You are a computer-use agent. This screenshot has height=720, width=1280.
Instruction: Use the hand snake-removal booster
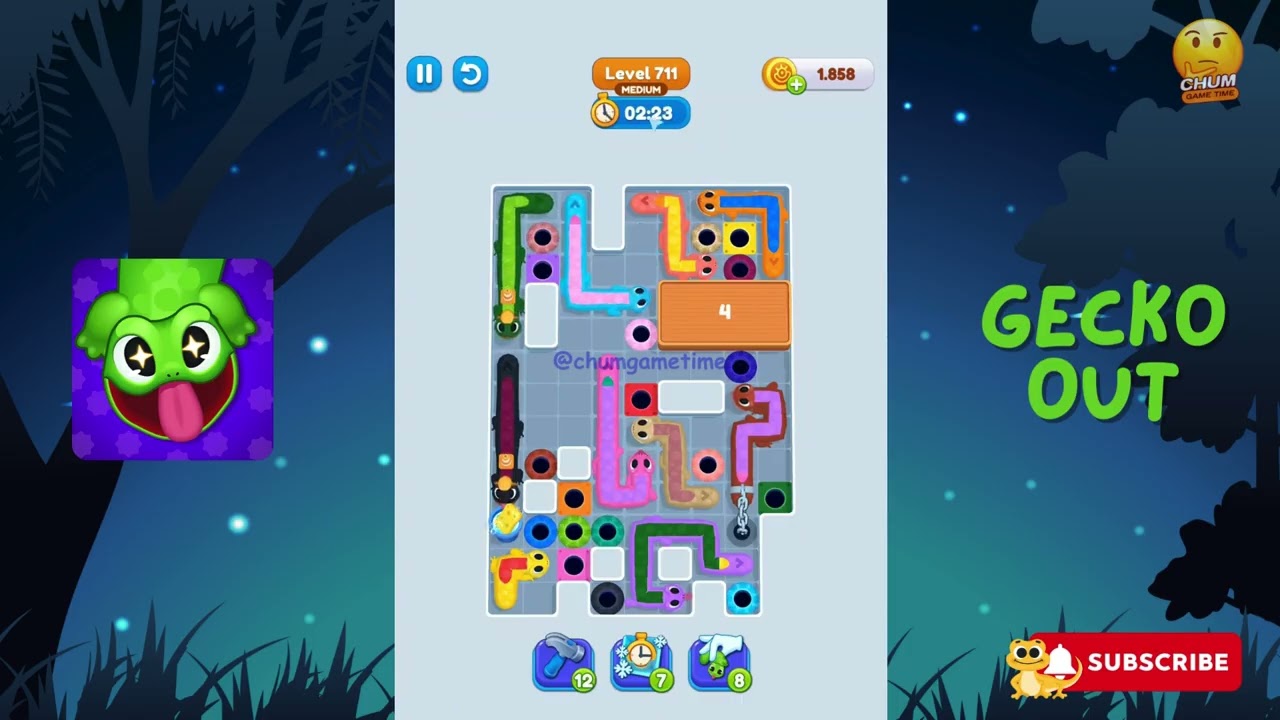click(719, 661)
